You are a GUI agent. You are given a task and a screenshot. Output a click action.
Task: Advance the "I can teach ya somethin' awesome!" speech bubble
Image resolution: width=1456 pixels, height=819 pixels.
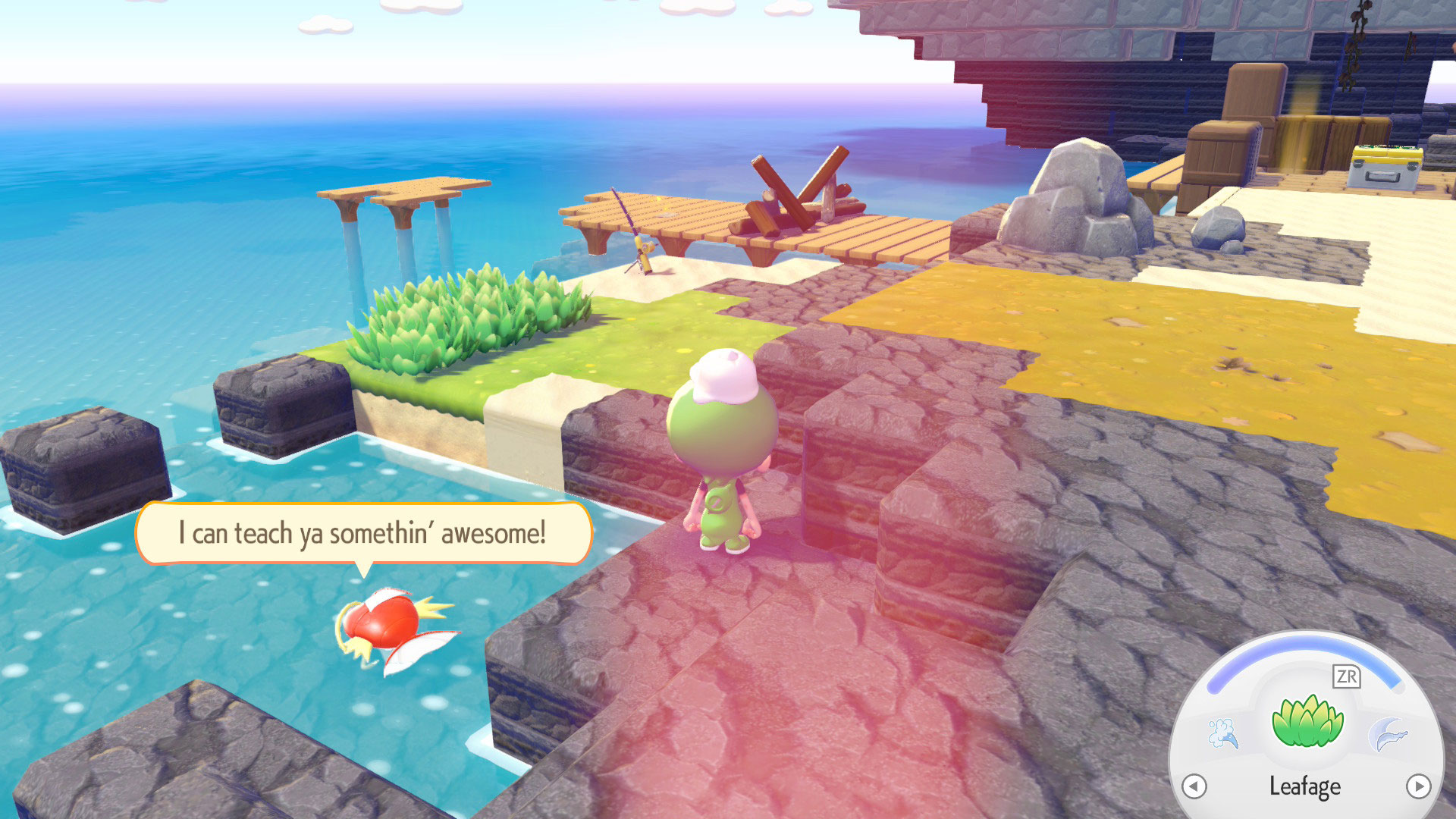point(362,533)
